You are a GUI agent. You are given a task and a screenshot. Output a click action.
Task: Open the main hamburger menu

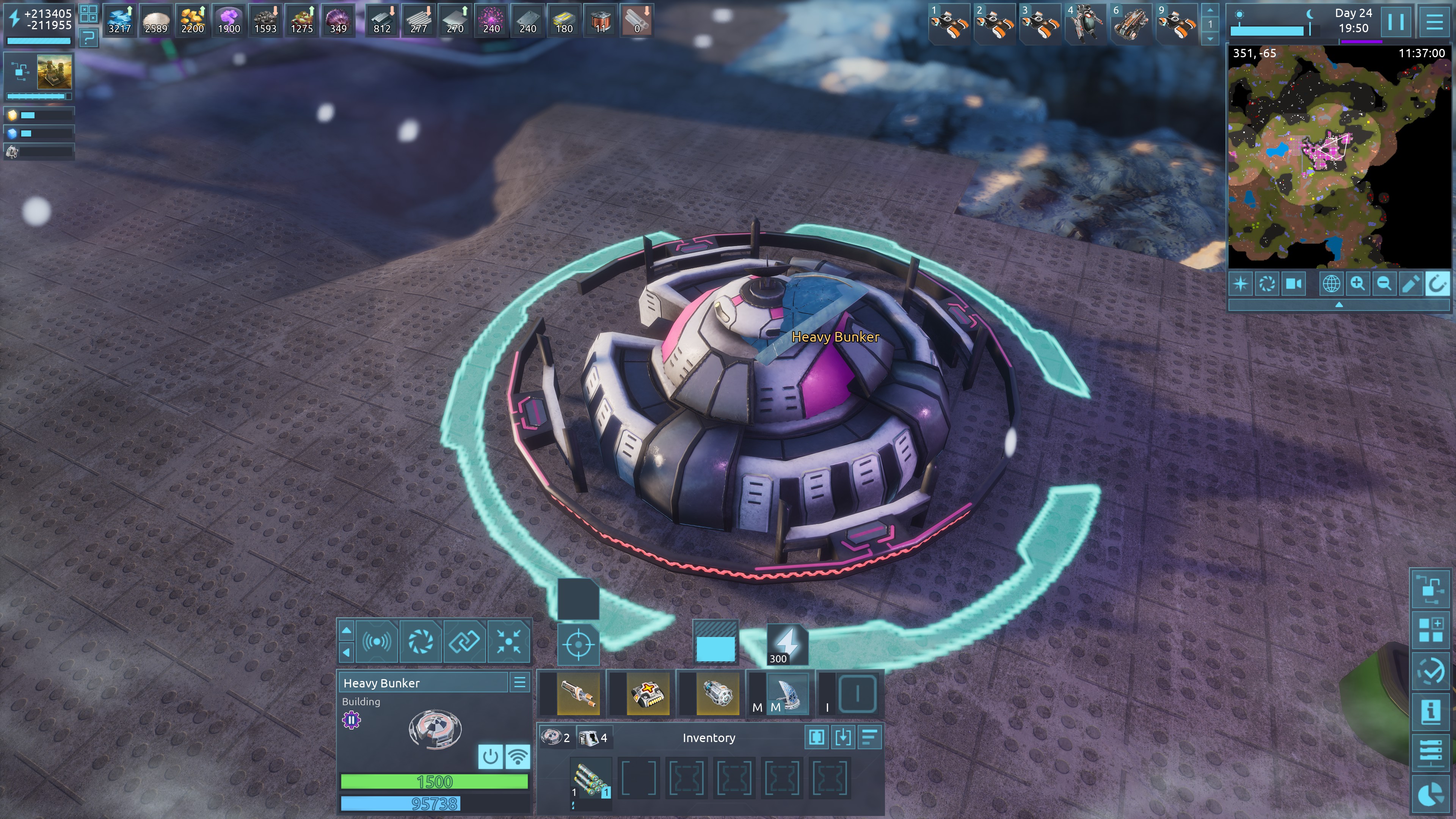(1434, 22)
